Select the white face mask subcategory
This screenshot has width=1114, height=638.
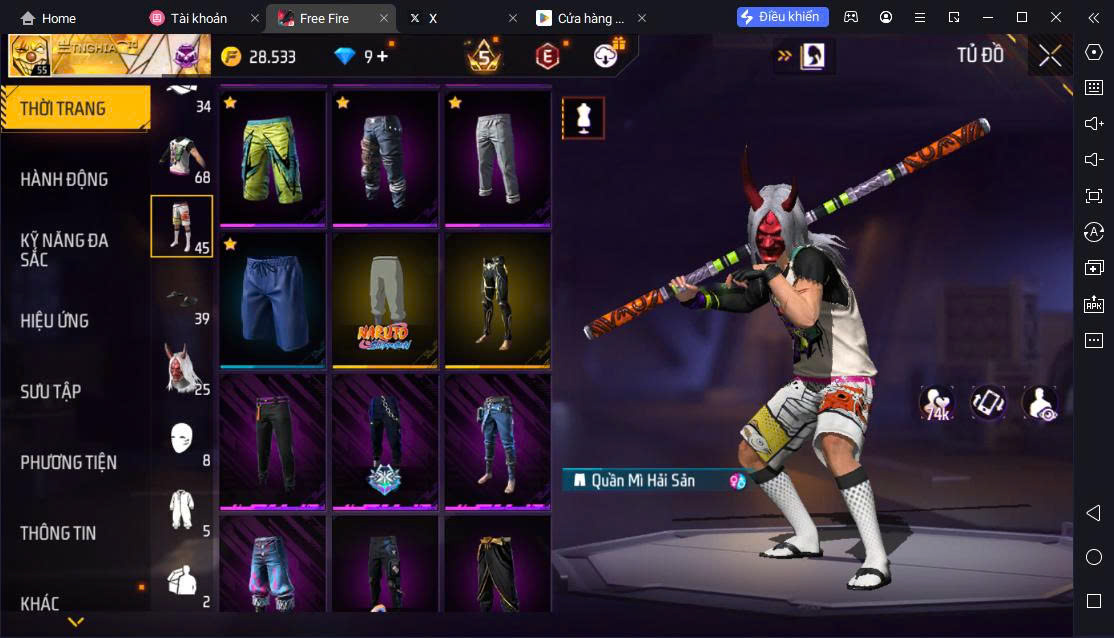coord(182,440)
